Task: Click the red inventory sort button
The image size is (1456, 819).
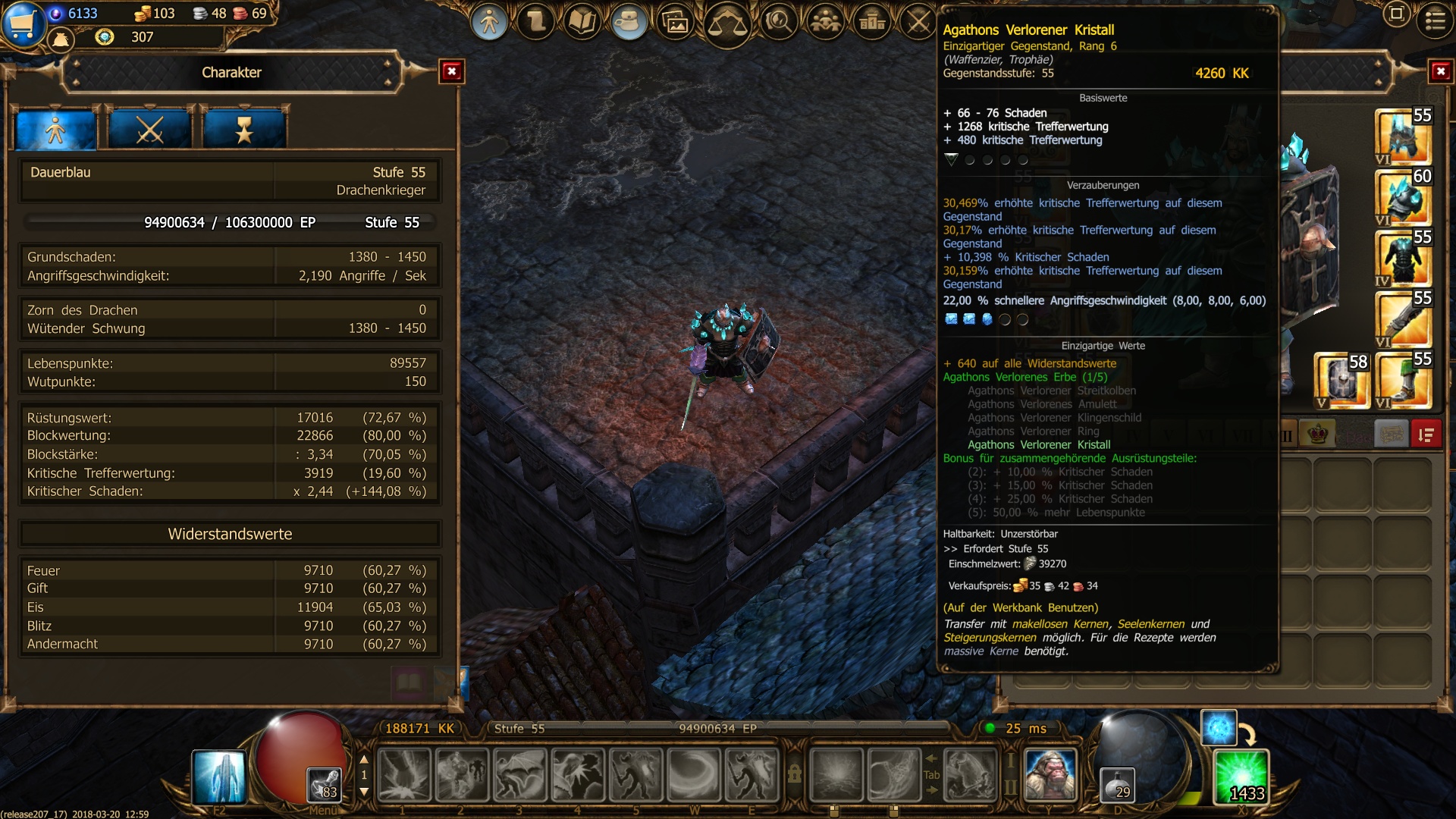Action: click(1426, 435)
